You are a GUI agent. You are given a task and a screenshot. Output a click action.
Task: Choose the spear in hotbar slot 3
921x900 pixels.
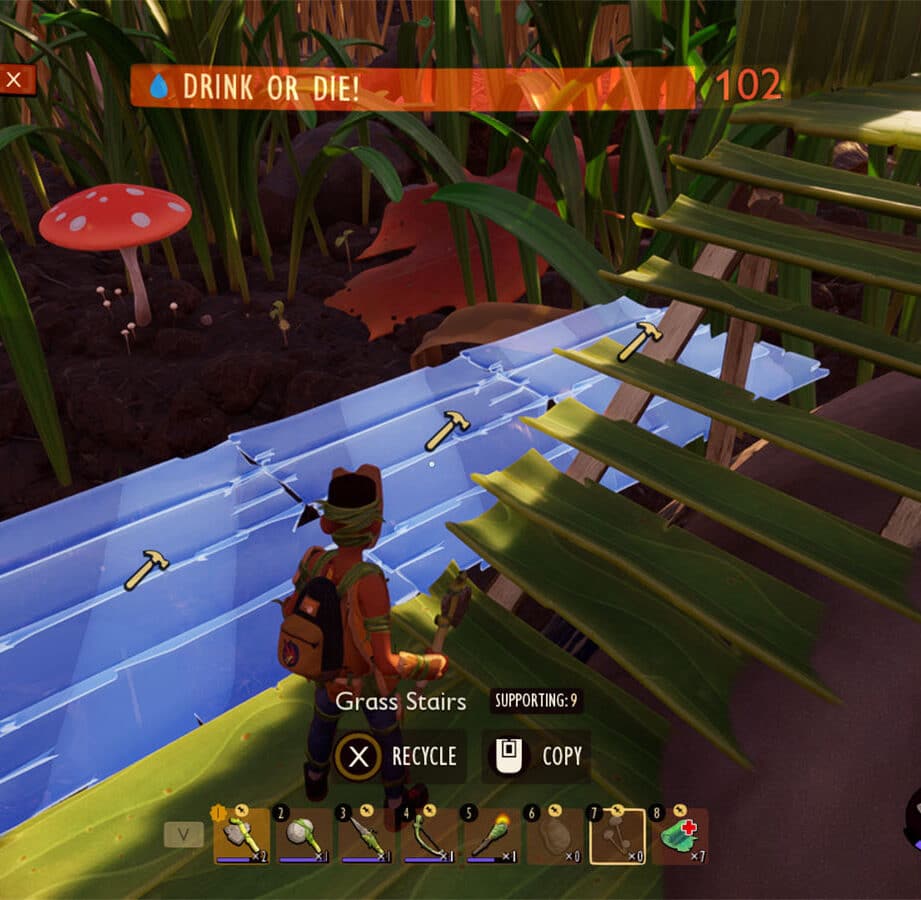tap(366, 836)
